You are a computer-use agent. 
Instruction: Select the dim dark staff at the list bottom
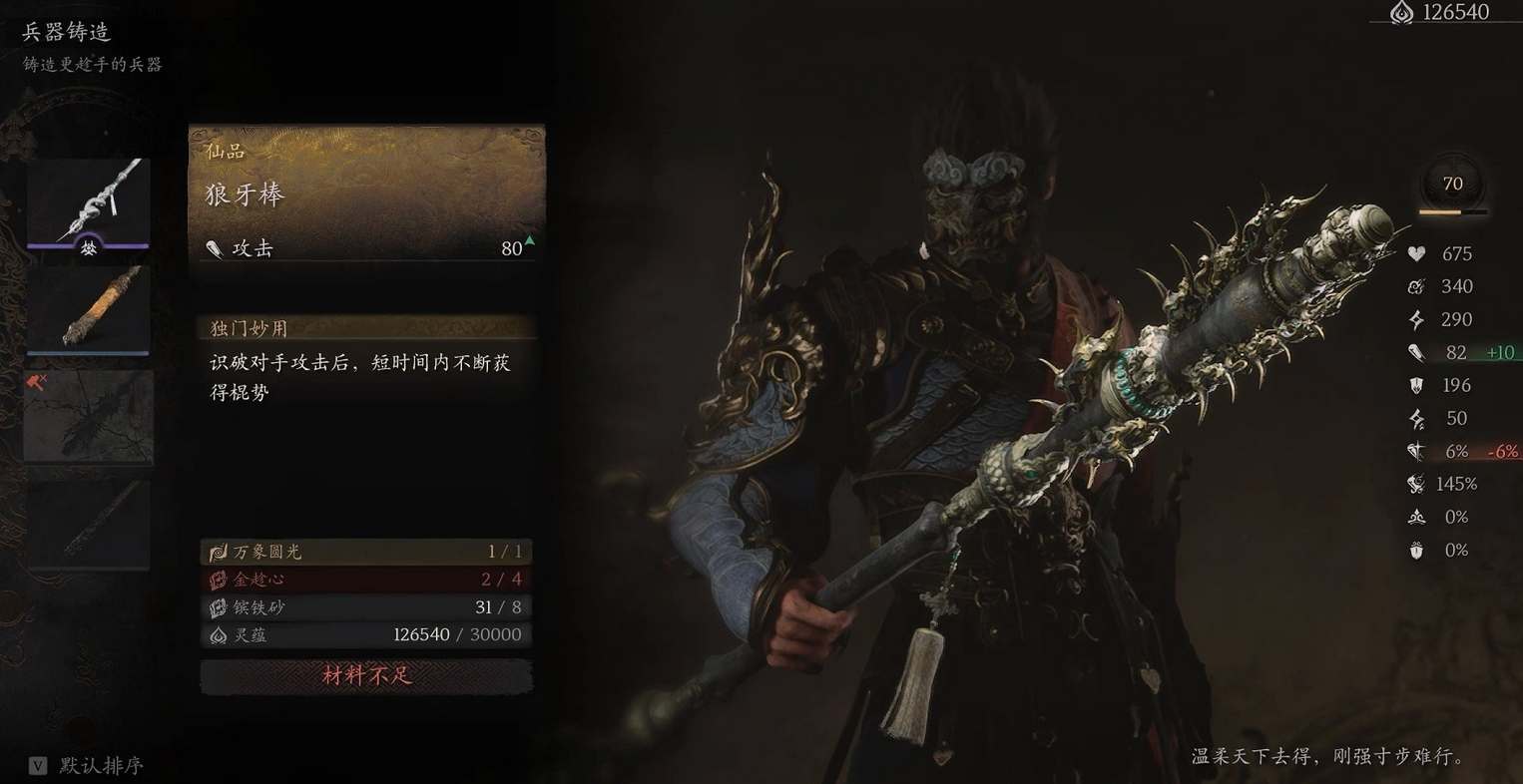pos(88,524)
